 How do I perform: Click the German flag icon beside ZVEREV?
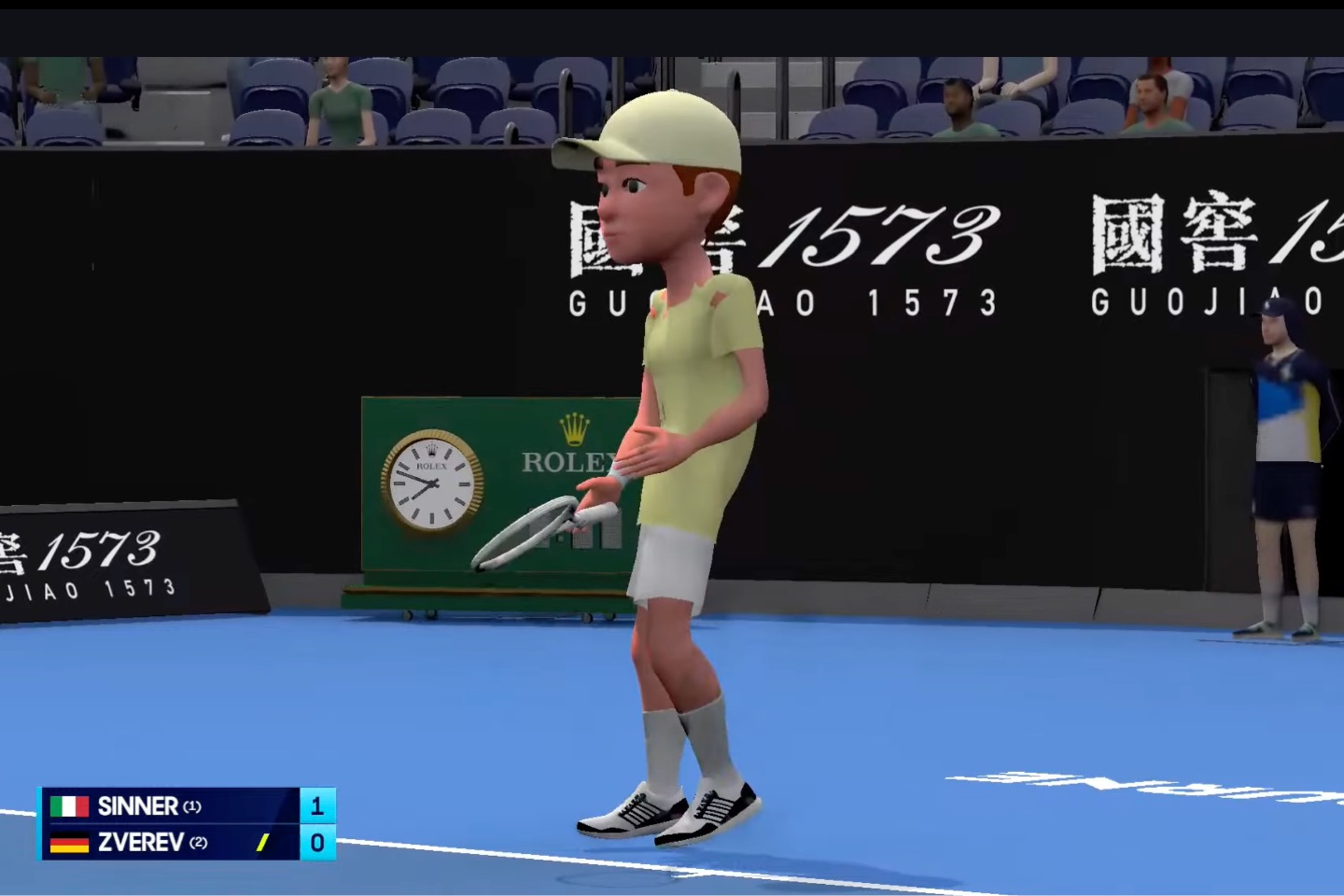[70, 844]
